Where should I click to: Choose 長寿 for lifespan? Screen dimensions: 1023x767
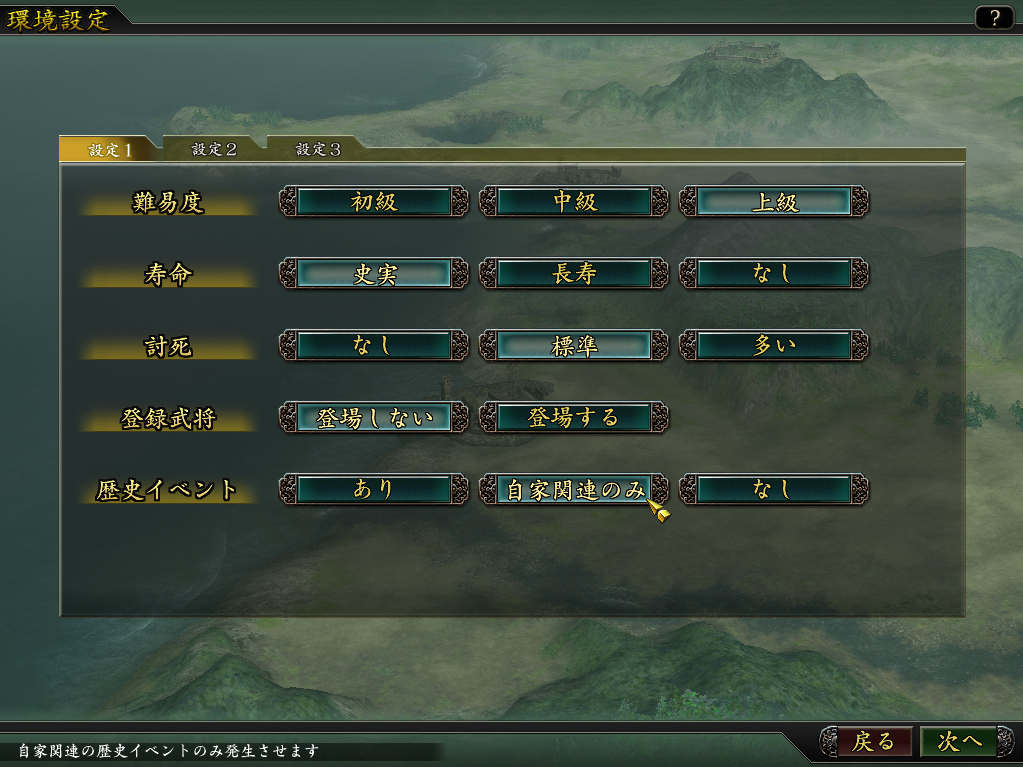pos(574,274)
